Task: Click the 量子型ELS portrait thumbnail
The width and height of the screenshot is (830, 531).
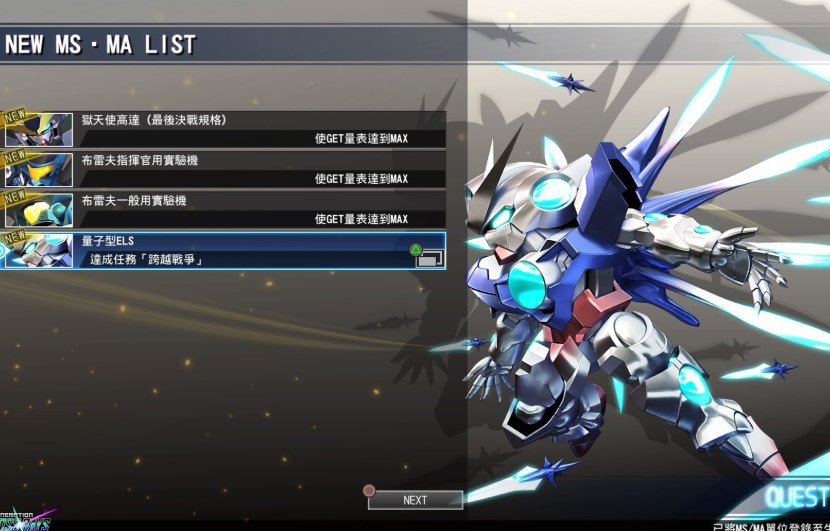Action: (39, 250)
